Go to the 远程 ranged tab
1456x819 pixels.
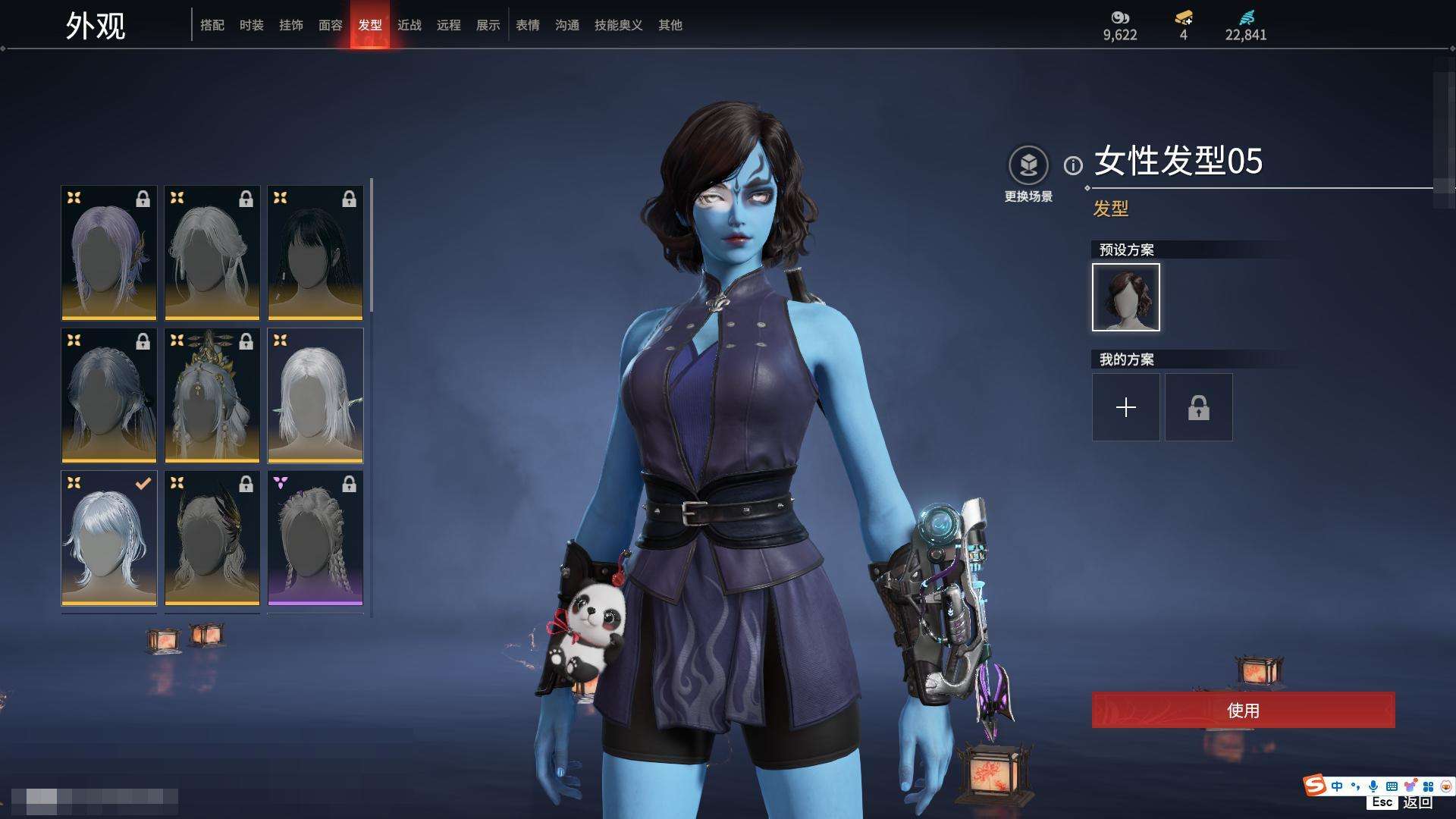(x=449, y=25)
